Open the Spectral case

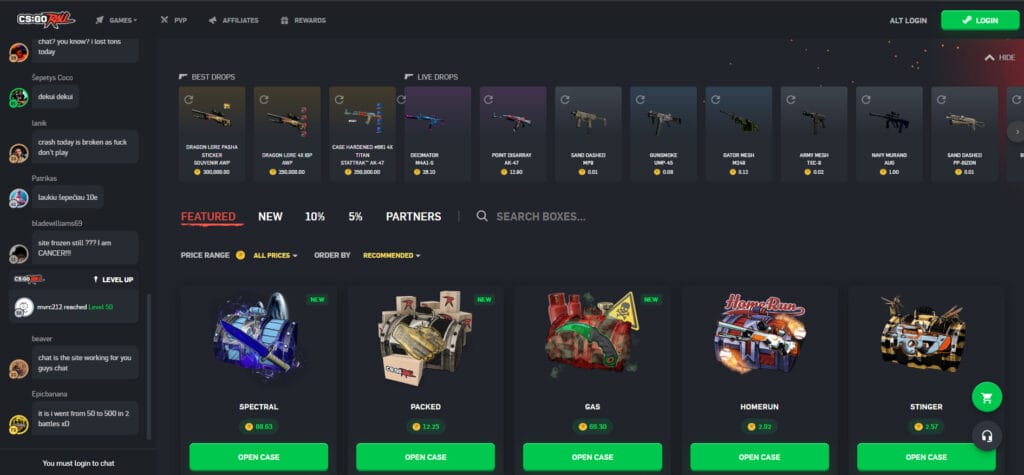pyautogui.click(x=257, y=457)
